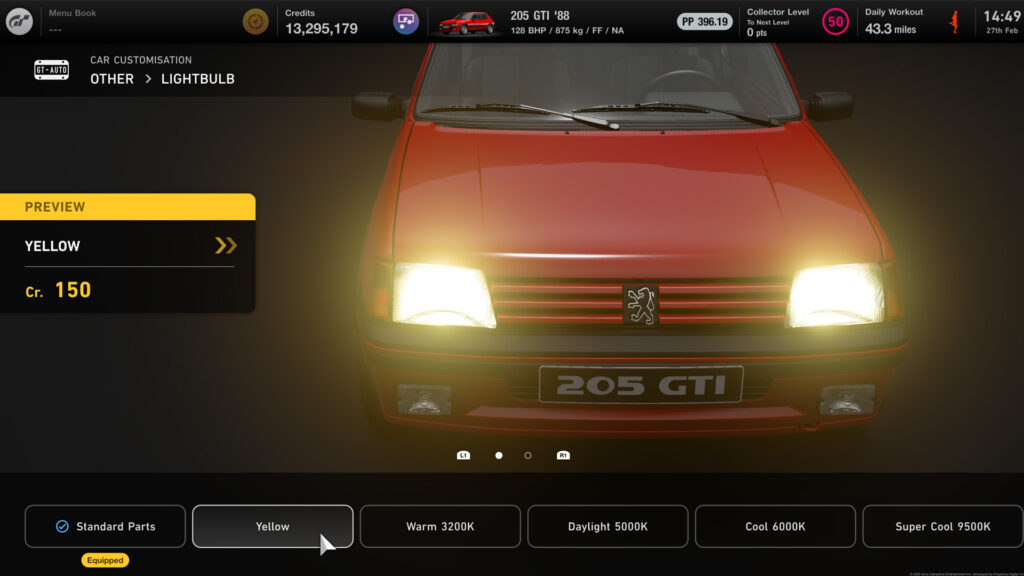
Task: Pick the Warm 3200K lightbulb
Action: [x=440, y=526]
